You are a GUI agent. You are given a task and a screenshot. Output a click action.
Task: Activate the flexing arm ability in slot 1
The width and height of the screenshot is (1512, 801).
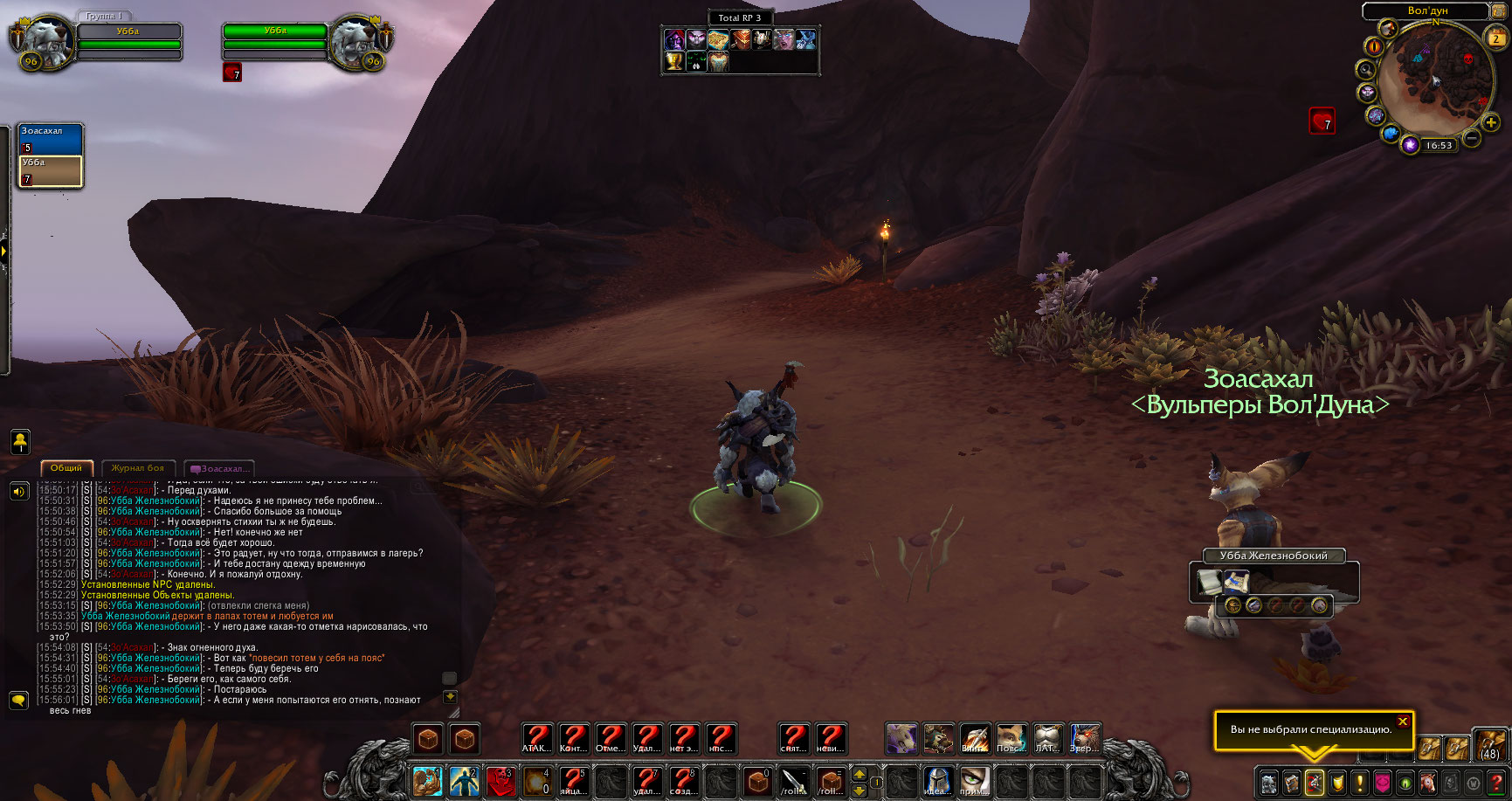click(427, 780)
